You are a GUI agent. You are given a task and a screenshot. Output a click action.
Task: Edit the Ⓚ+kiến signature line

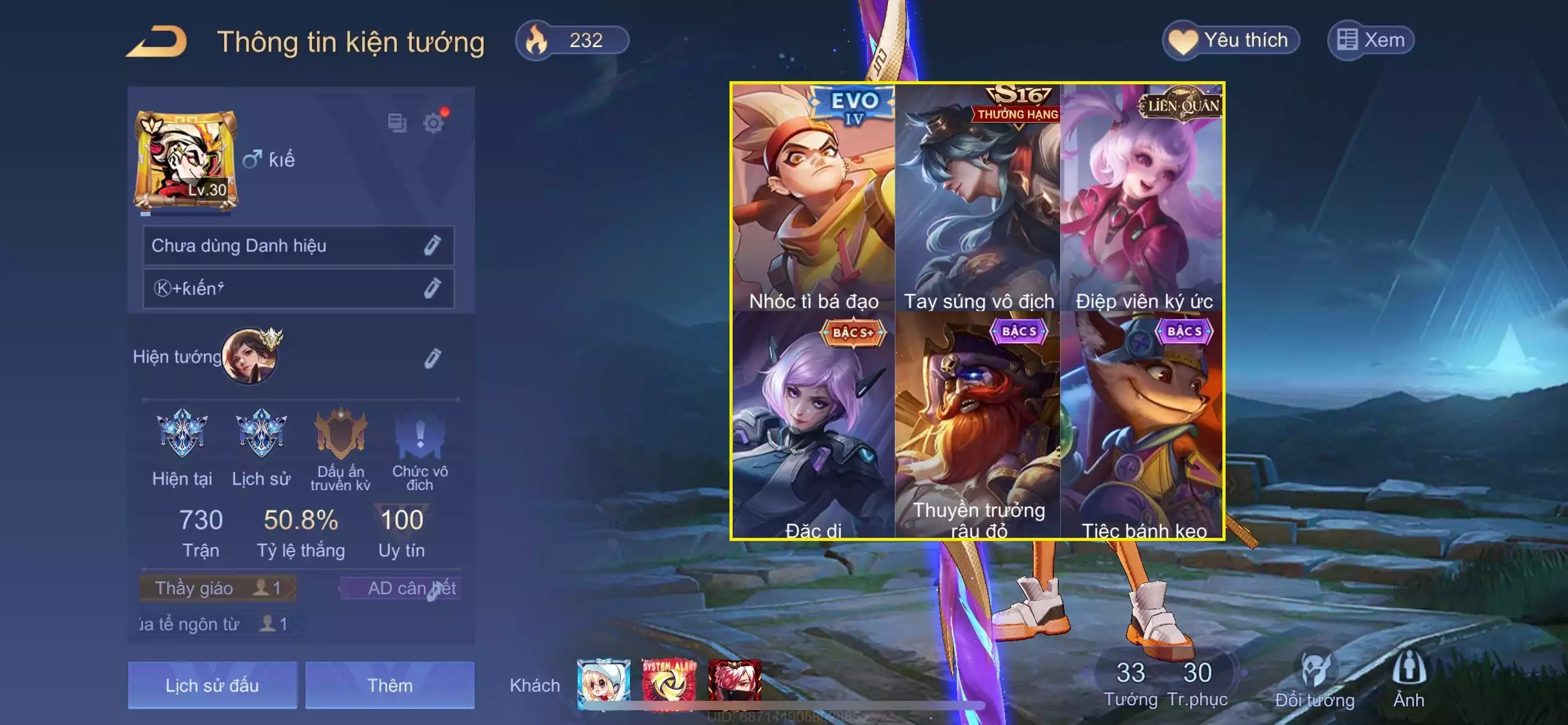(x=432, y=288)
